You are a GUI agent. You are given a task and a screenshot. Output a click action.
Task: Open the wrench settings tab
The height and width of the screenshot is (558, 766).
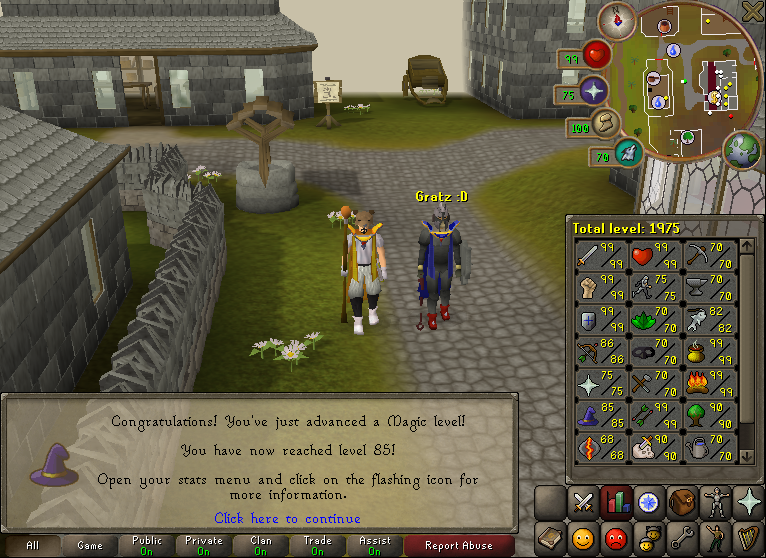click(x=683, y=537)
